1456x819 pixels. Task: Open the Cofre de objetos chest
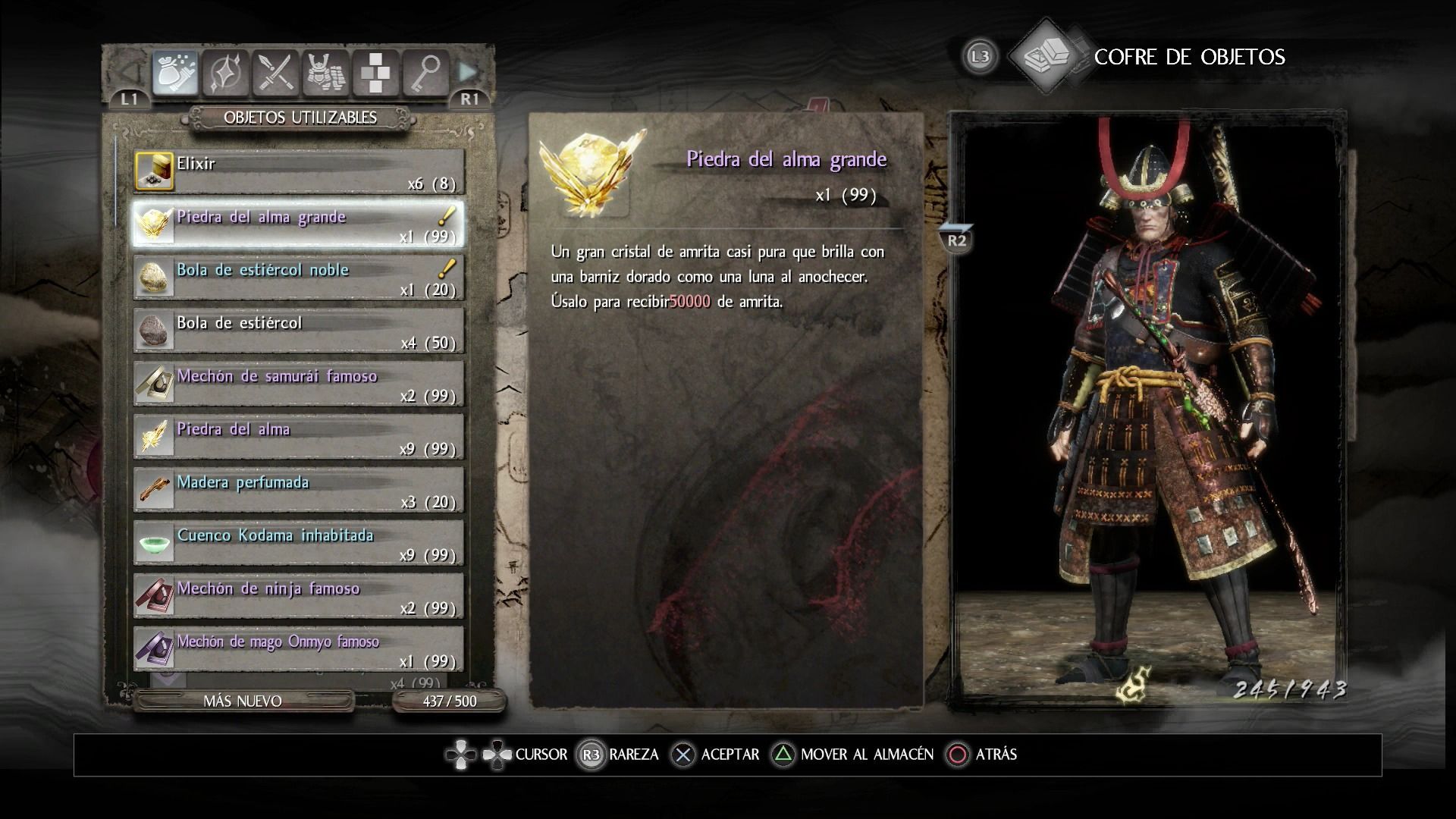coord(1046,56)
